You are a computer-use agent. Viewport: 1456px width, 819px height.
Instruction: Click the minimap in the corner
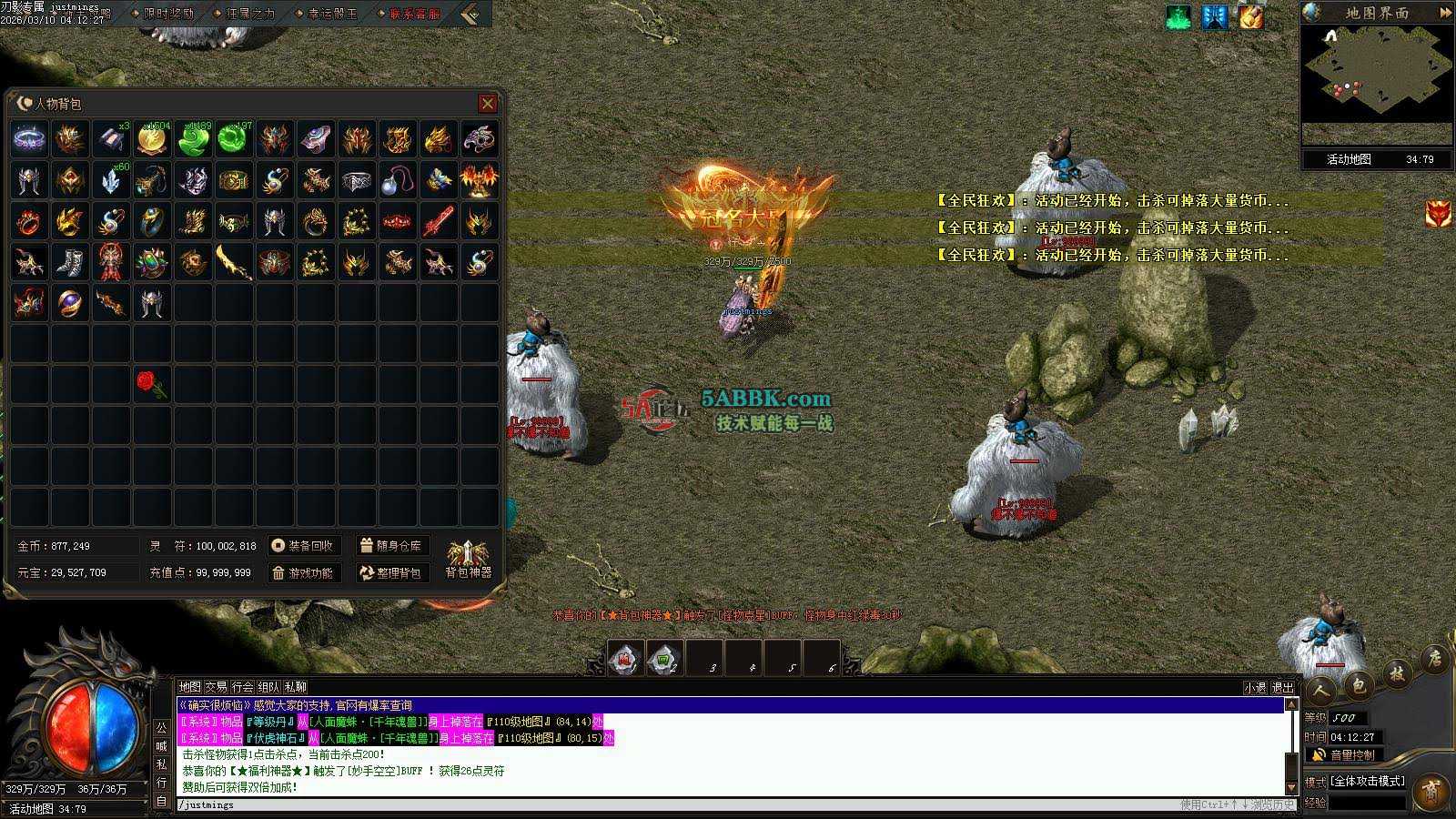(1376, 73)
